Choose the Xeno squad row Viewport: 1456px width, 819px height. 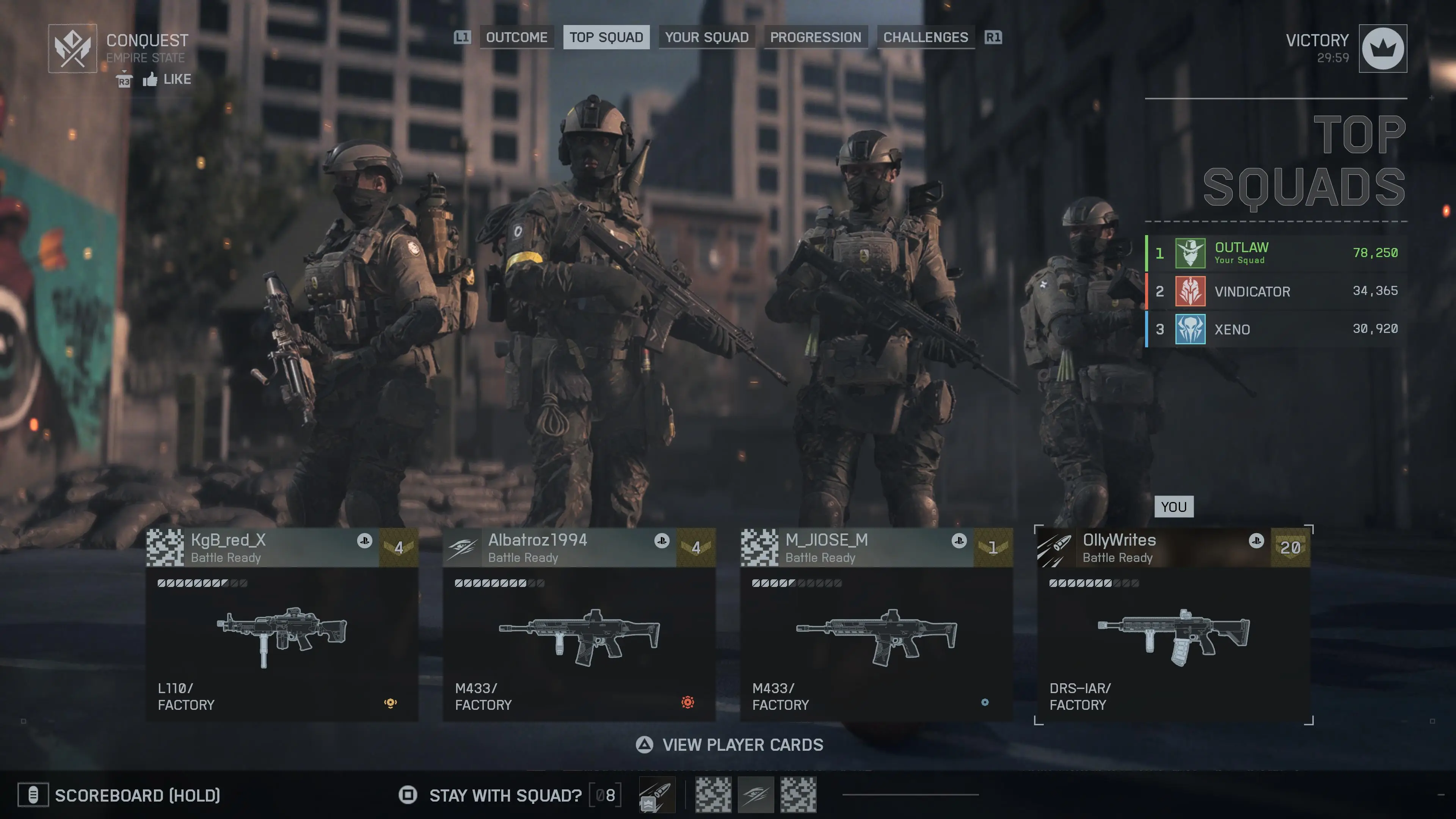[1276, 329]
